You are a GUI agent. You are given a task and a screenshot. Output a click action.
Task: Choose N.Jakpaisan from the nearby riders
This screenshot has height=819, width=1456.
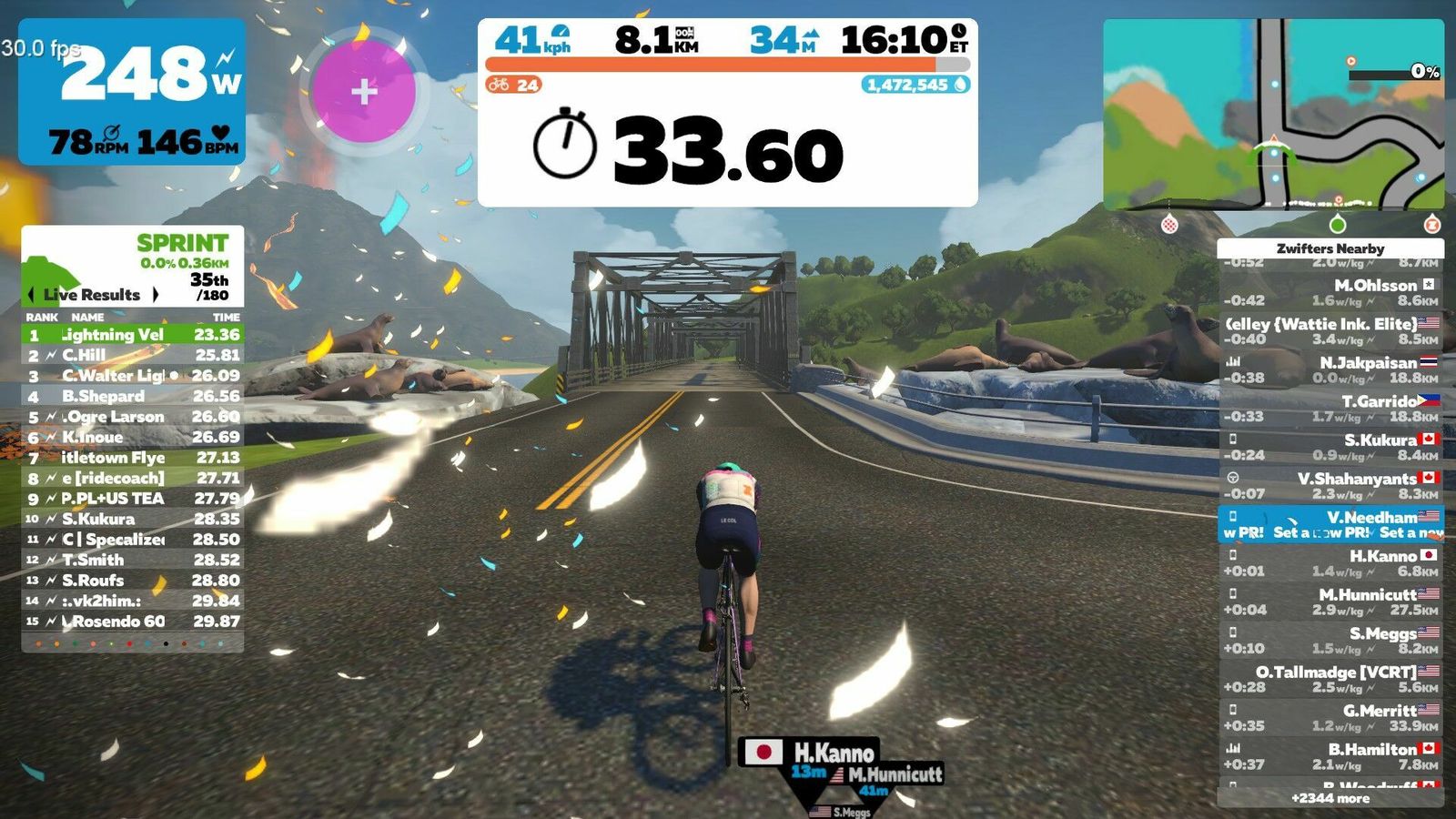click(1330, 369)
